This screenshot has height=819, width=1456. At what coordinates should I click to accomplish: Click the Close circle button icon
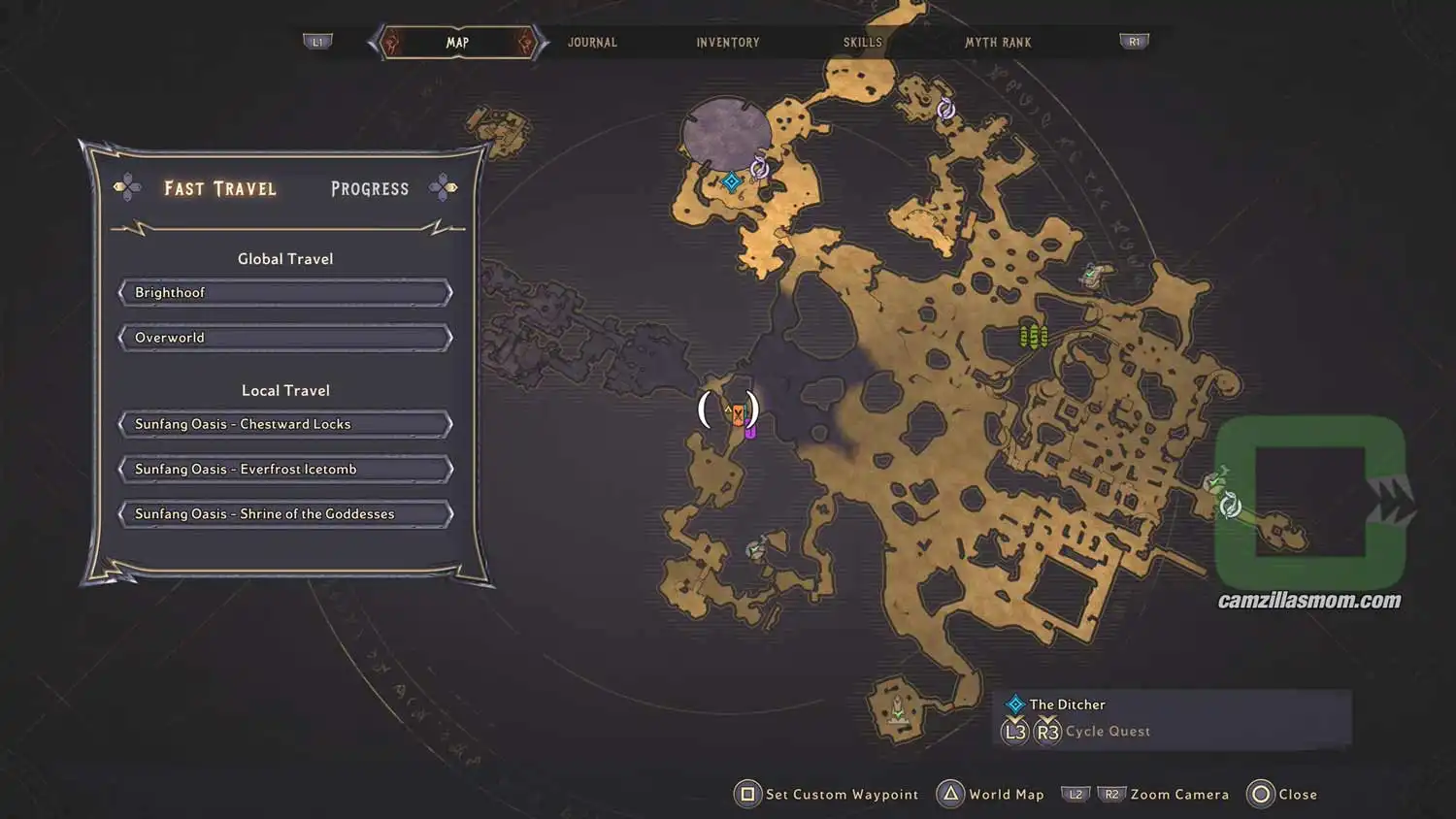(x=1261, y=794)
